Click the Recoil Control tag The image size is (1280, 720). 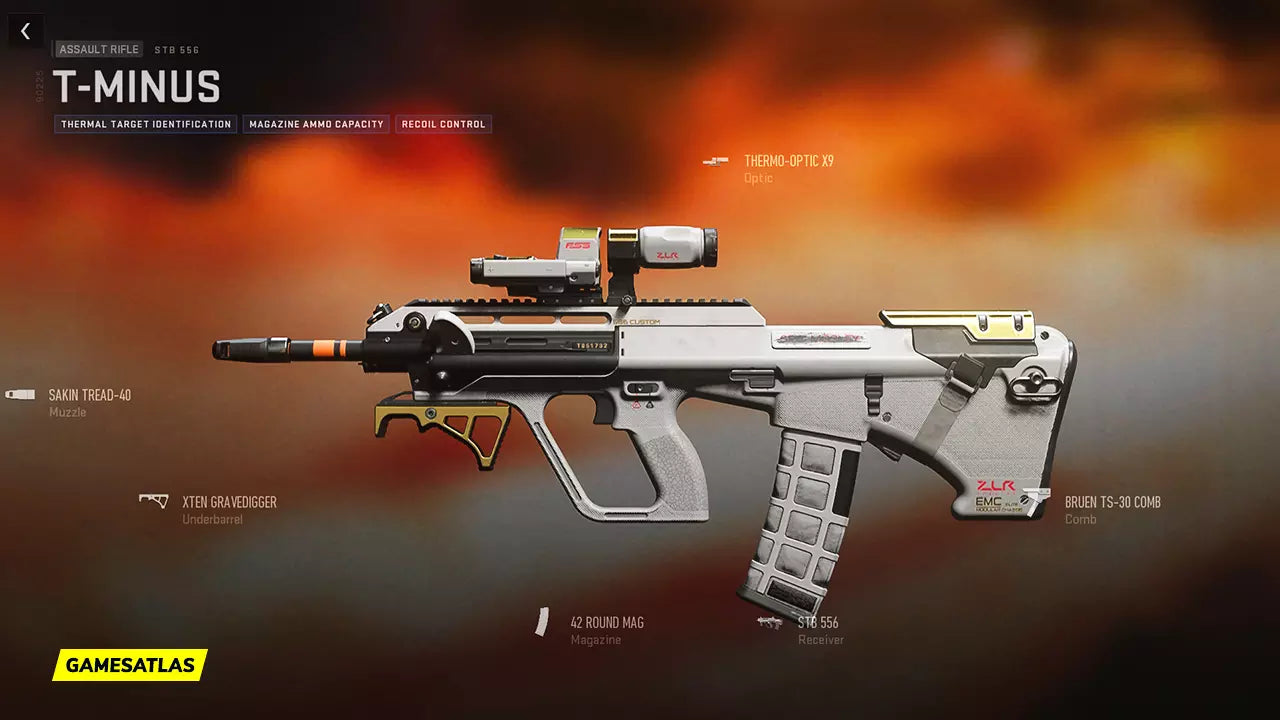coord(443,124)
